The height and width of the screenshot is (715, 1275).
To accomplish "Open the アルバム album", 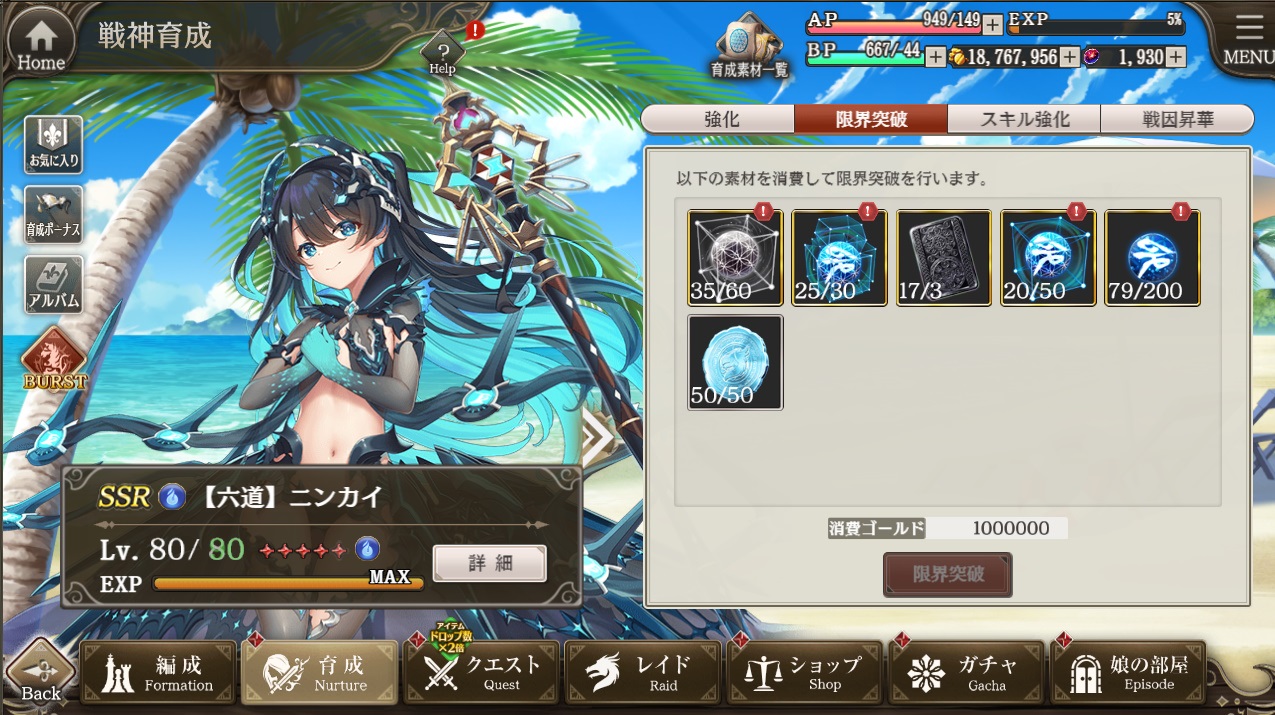I will click(53, 284).
